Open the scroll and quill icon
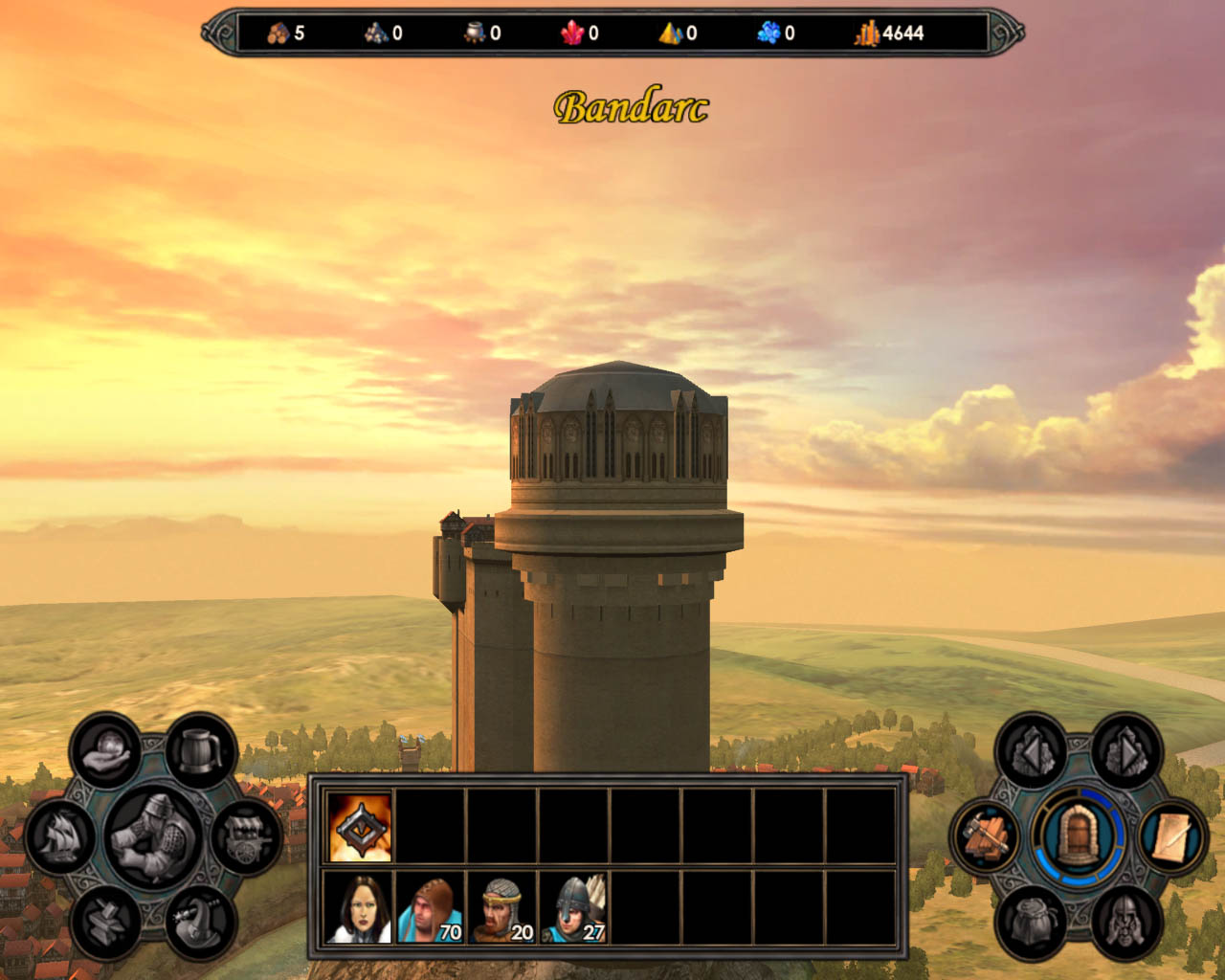This screenshot has height=980, width=1225. coord(1171,837)
